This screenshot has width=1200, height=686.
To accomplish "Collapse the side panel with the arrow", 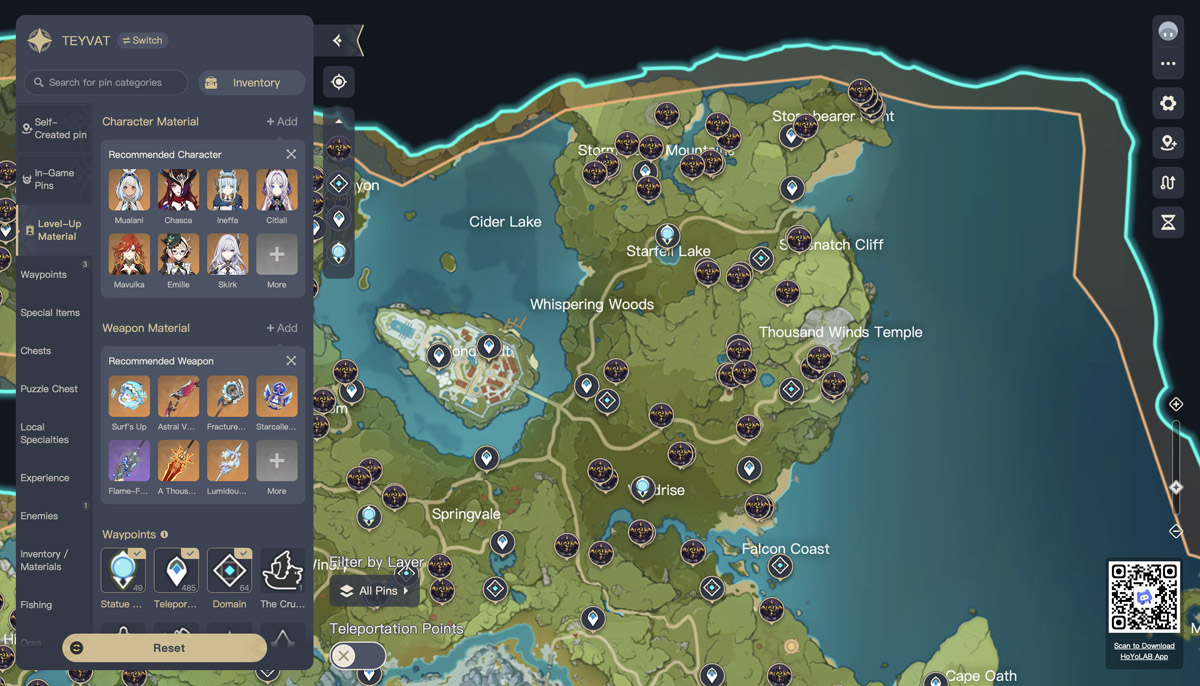I will click(338, 41).
